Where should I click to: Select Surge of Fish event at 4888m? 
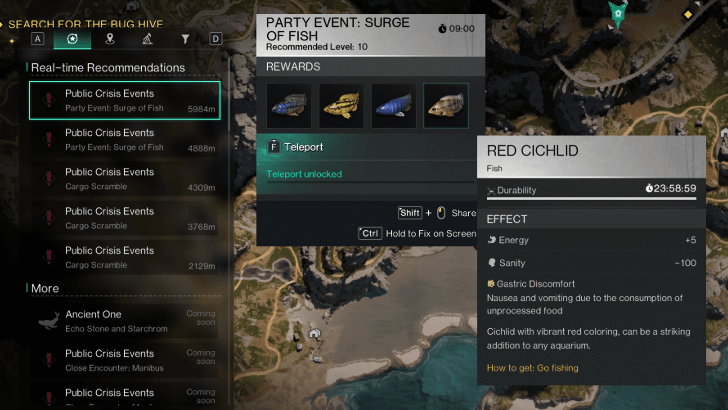click(125, 139)
